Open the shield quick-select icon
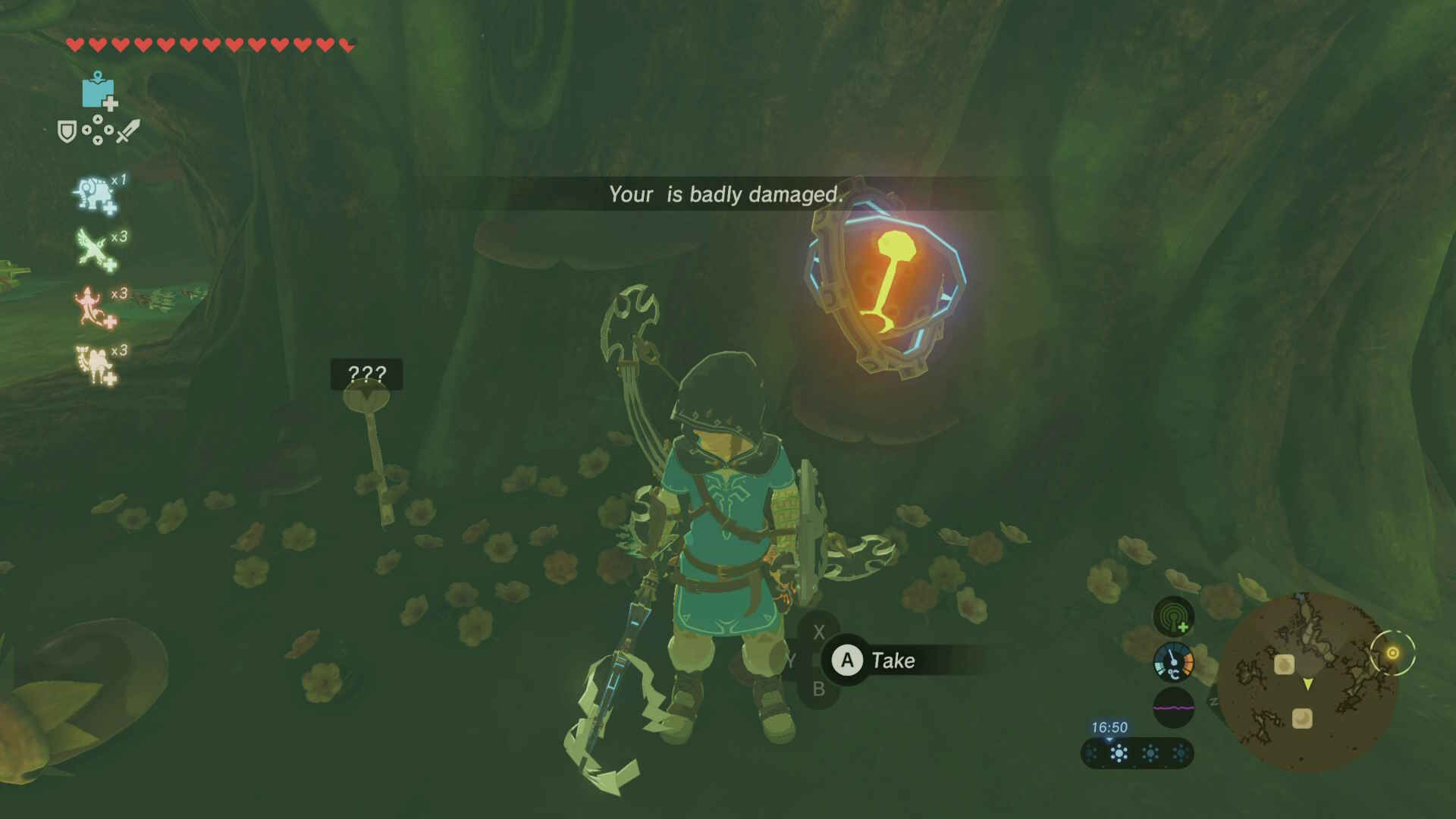 point(67,133)
